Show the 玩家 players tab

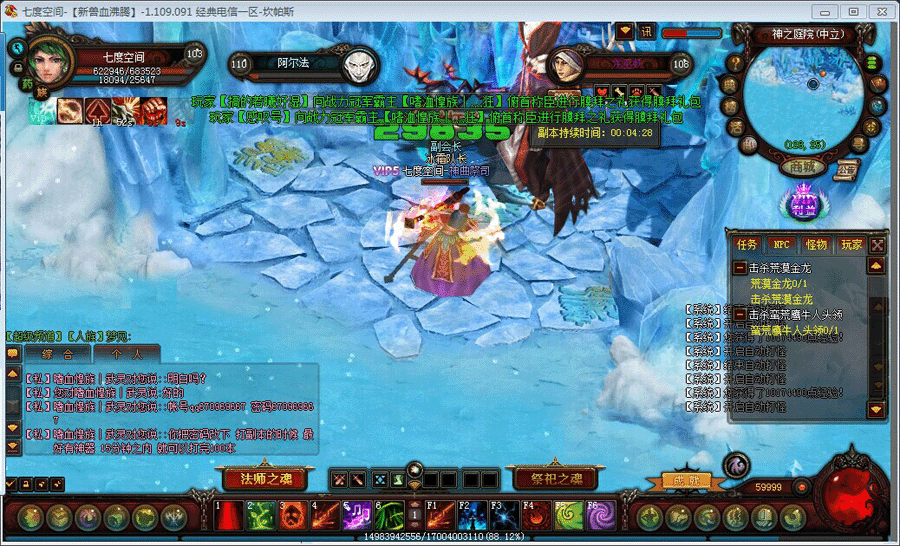851,244
